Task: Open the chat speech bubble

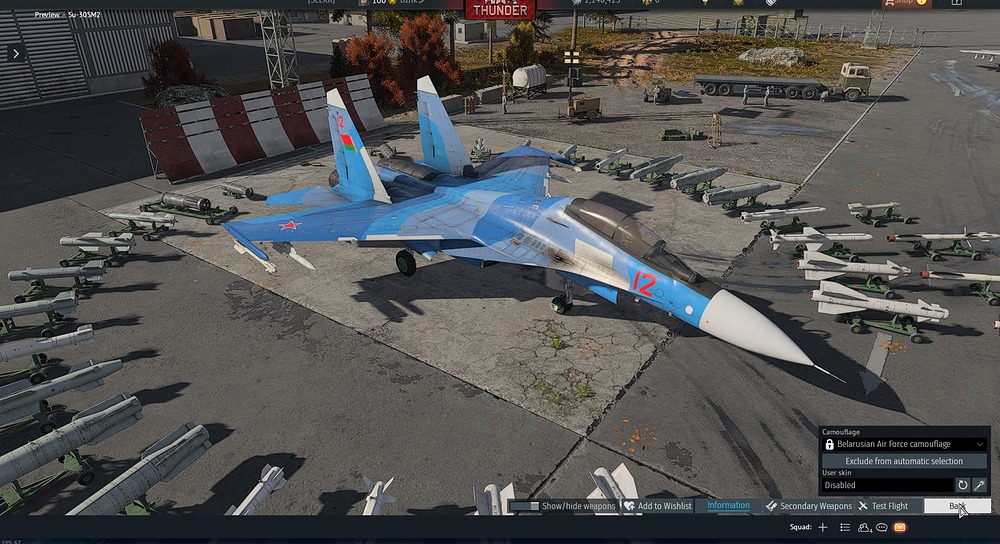Action: pos(882,527)
